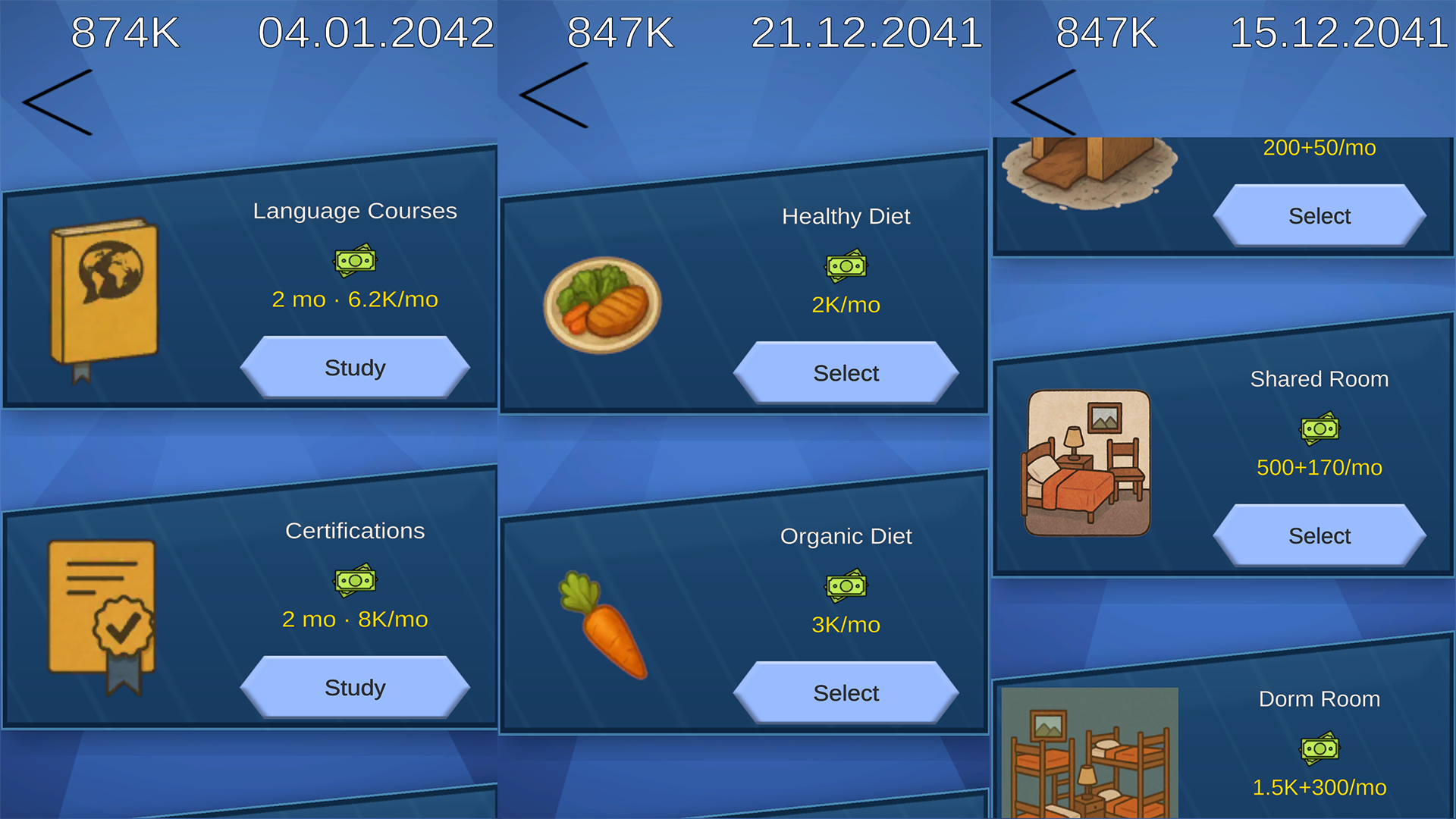Select the Healthy Diet option
The height and width of the screenshot is (819, 1456).
pos(846,373)
